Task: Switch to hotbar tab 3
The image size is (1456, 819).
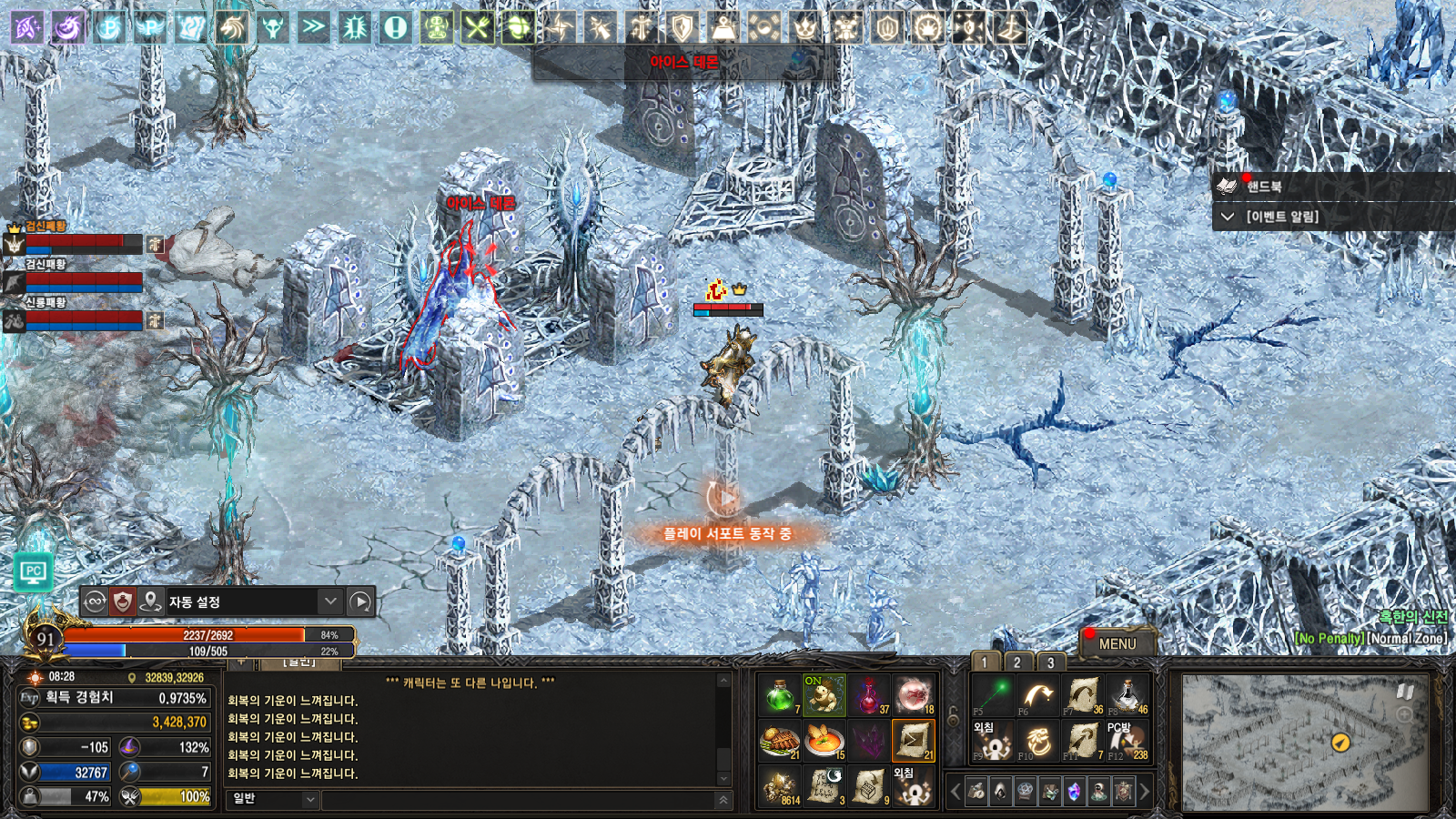Action: point(1050,662)
